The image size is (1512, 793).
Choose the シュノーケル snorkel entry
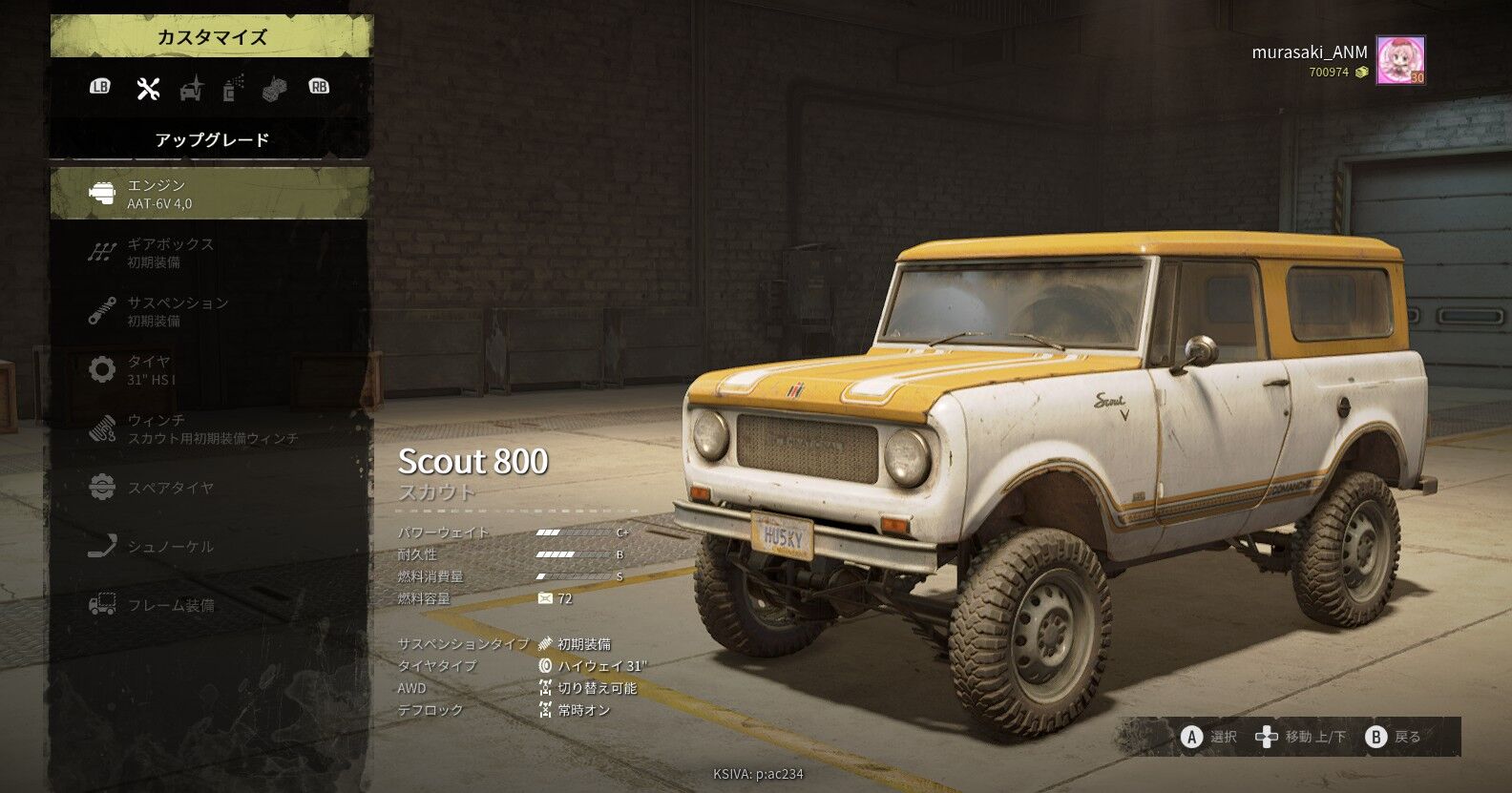point(210,547)
